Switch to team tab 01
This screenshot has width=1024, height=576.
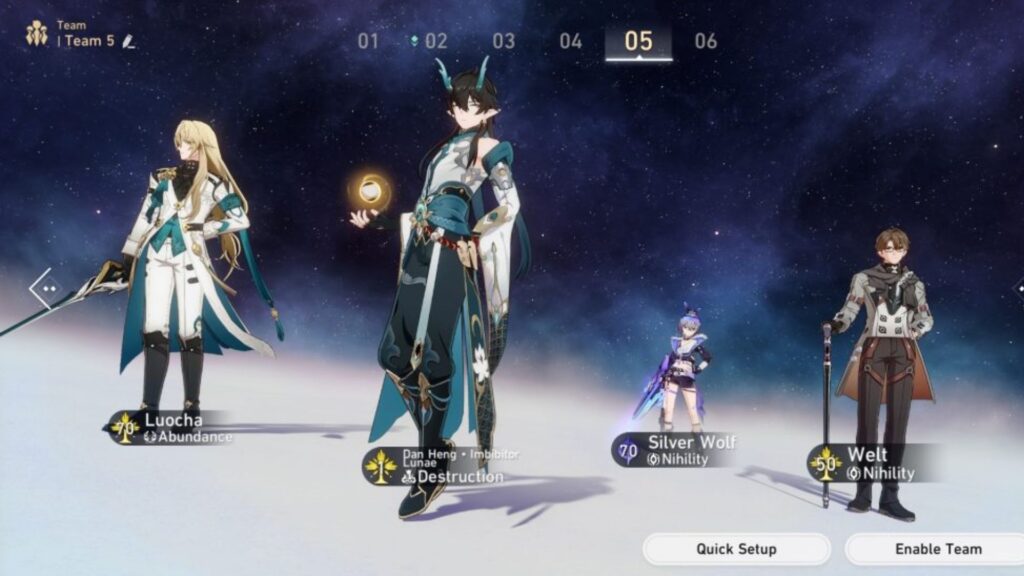[369, 41]
